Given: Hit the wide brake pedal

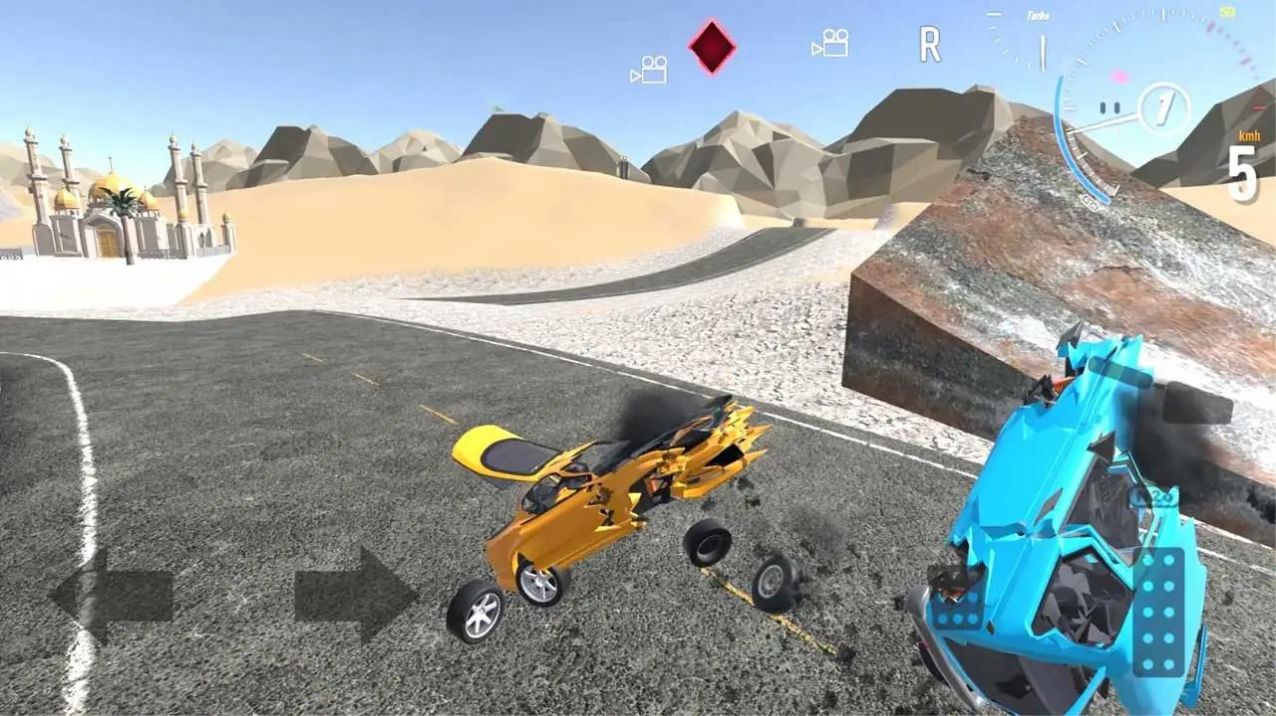Looking at the screenshot, I should [x=957, y=608].
